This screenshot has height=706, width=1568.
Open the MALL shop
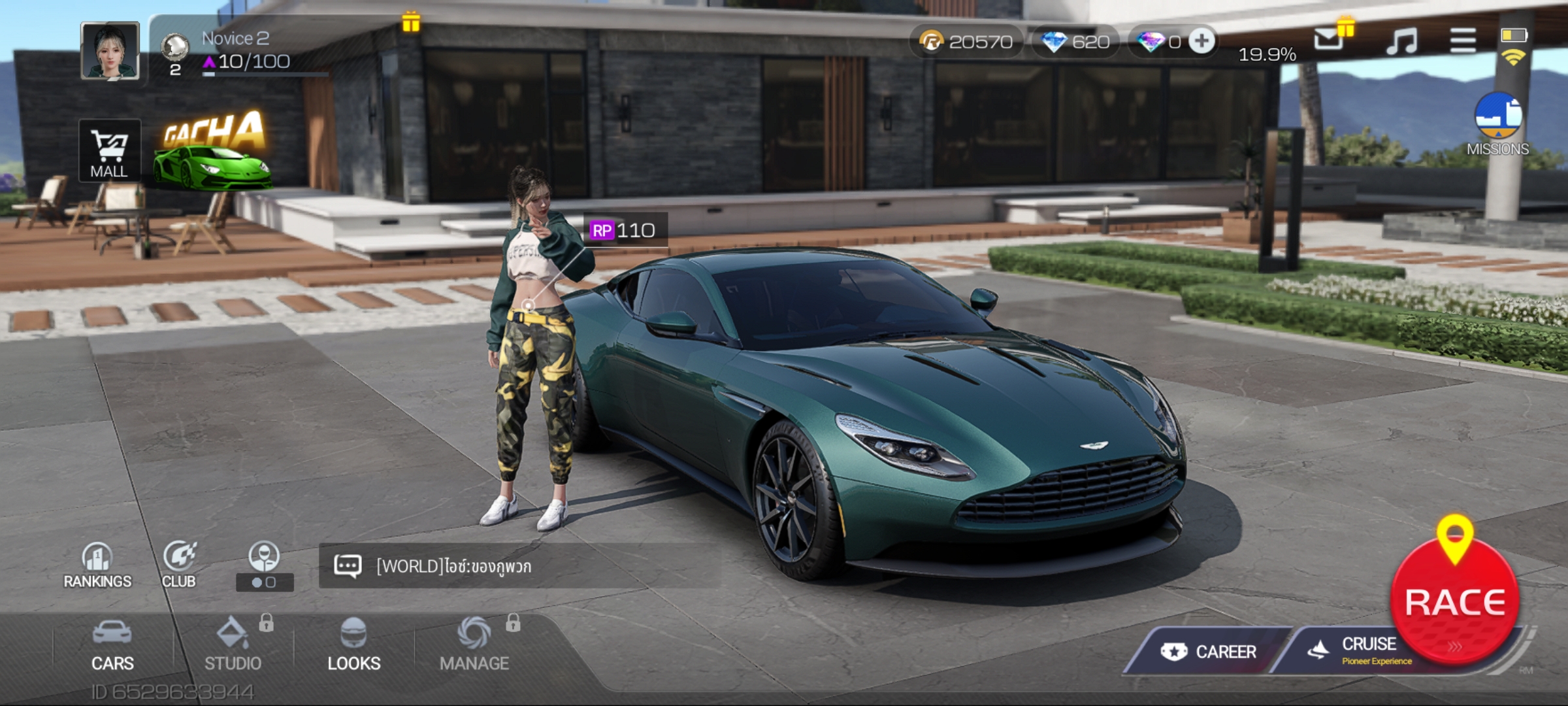pyautogui.click(x=109, y=152)
